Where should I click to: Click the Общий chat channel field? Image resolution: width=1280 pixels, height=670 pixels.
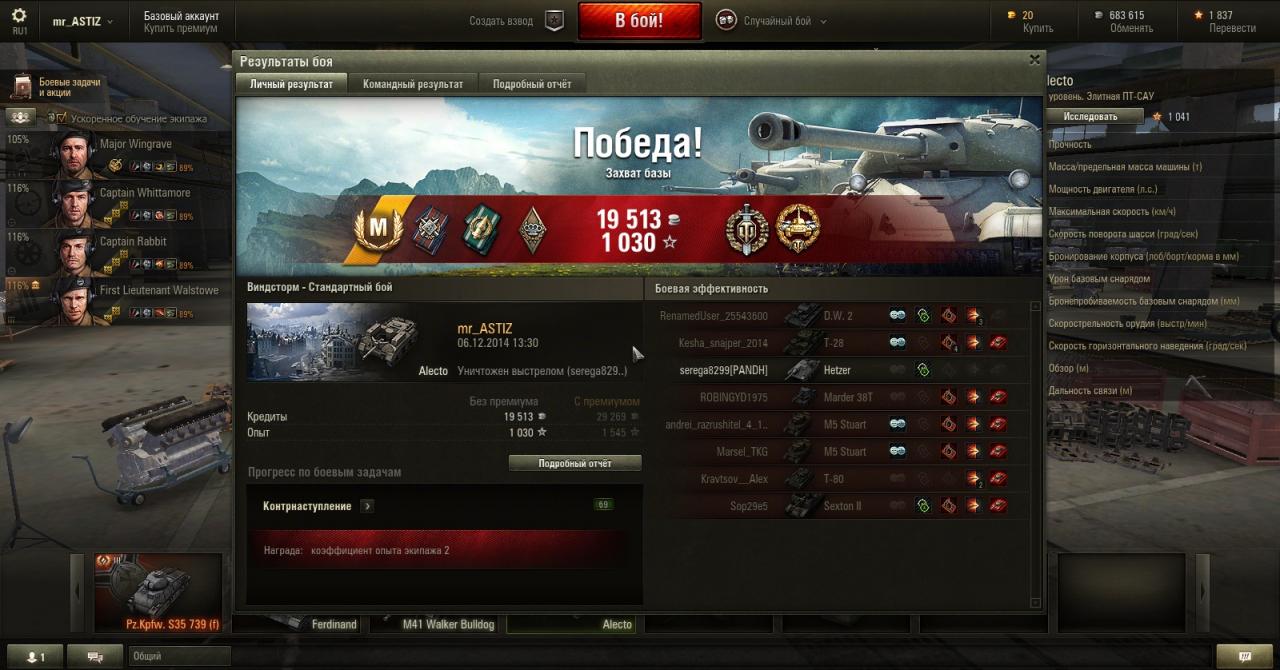[178, 657]
